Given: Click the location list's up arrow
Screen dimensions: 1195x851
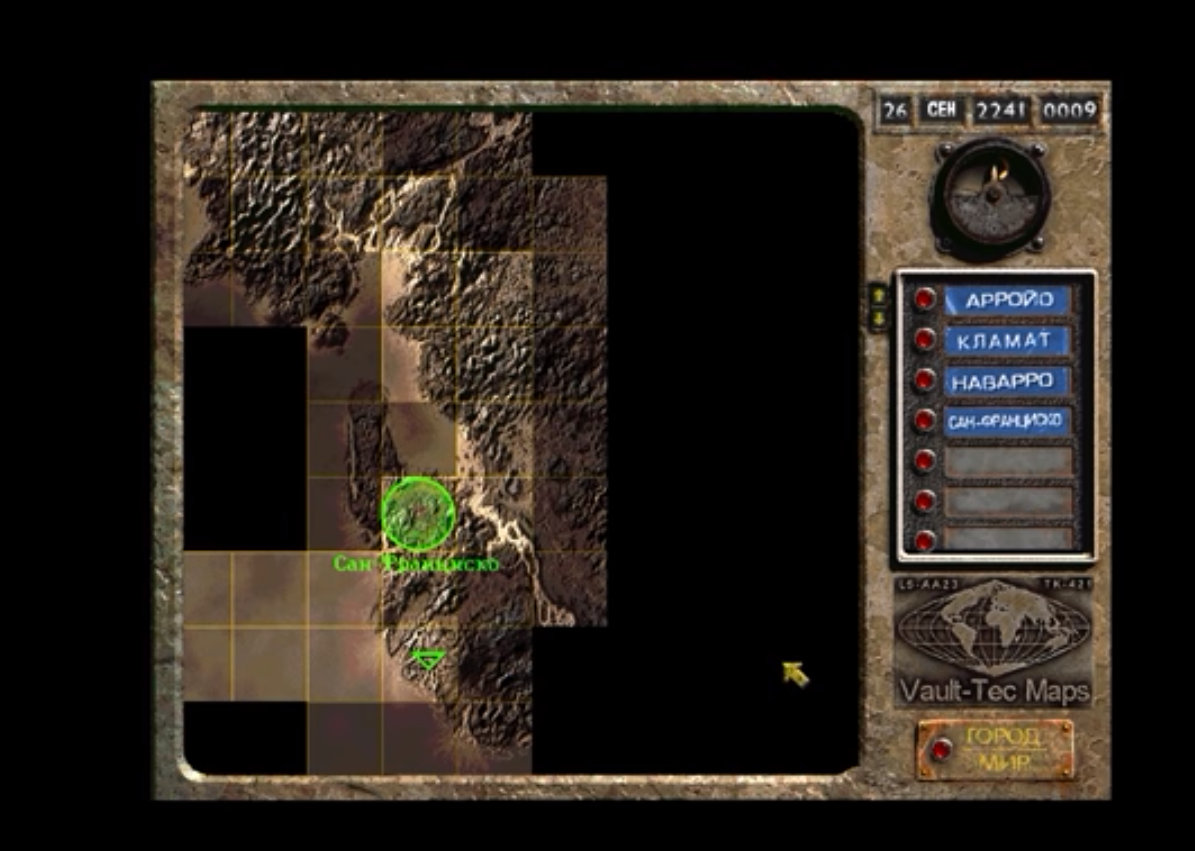Looking at the screenshot, I should point(879,294).
